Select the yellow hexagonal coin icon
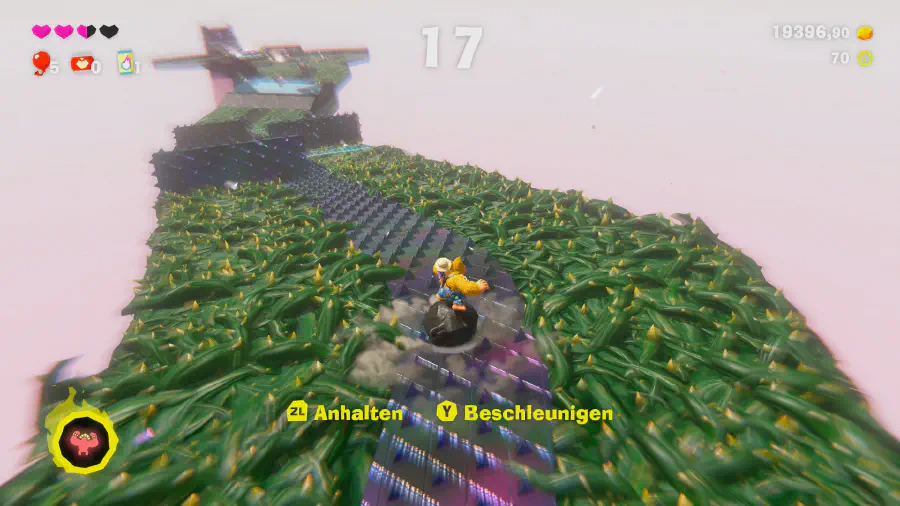This screenshot has height=506, width=900. [x=864, y=58]
